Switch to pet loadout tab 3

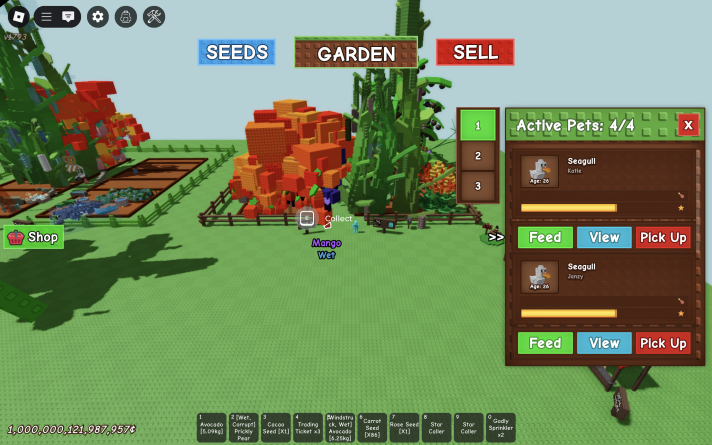(x=478, y=185)
